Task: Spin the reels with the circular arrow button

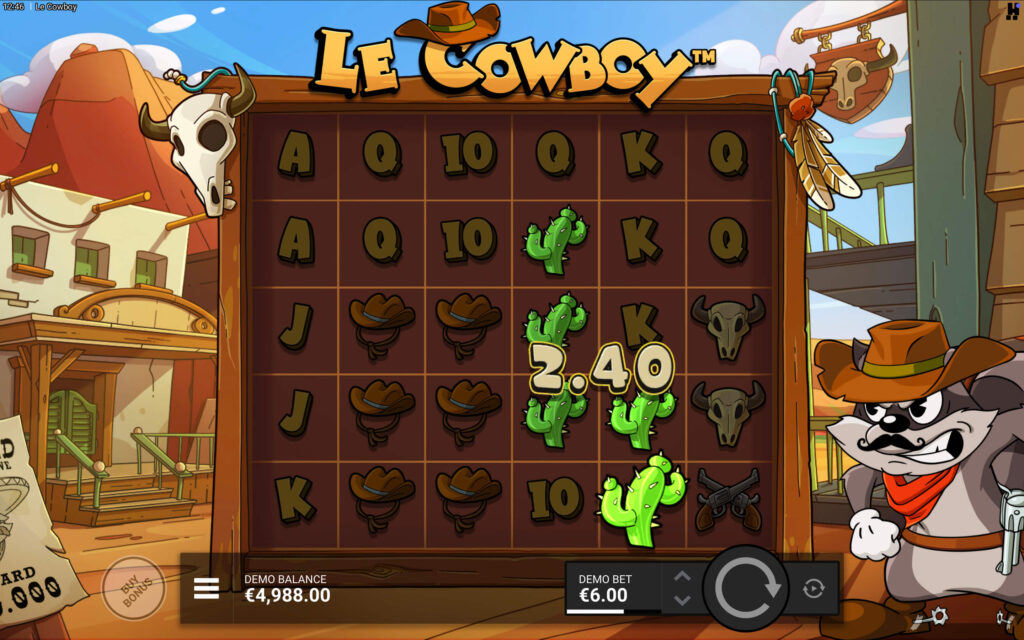Action: [x=746, y=588]
